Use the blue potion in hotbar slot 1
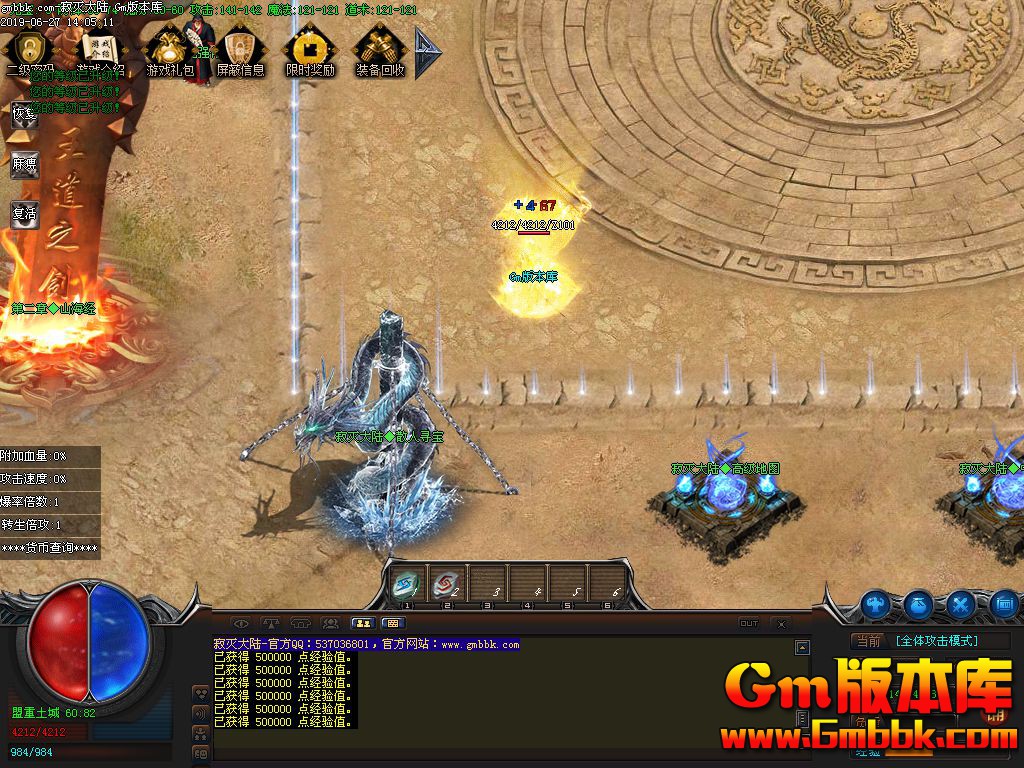This screenshot has height=768, width=1024. [x=408, y=583]
